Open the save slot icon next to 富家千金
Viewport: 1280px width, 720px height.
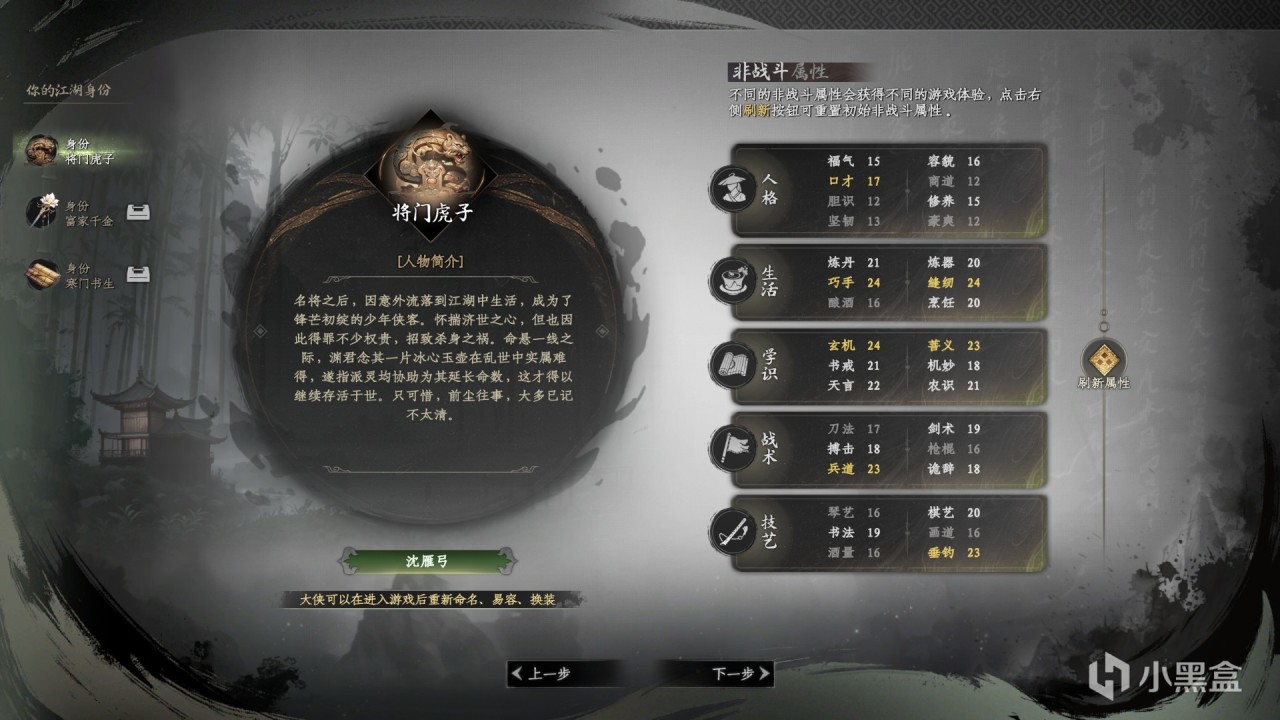(136, 212)
